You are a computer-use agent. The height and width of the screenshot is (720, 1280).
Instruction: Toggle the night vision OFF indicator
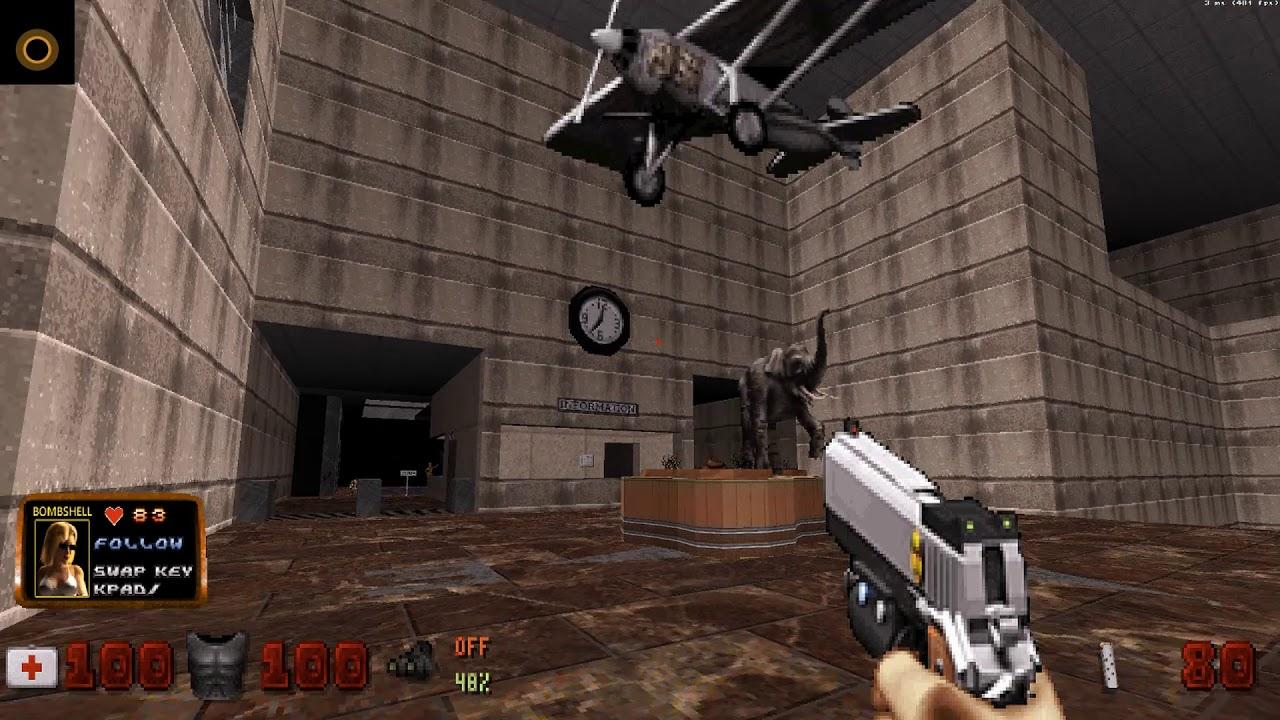pos(473,644)
